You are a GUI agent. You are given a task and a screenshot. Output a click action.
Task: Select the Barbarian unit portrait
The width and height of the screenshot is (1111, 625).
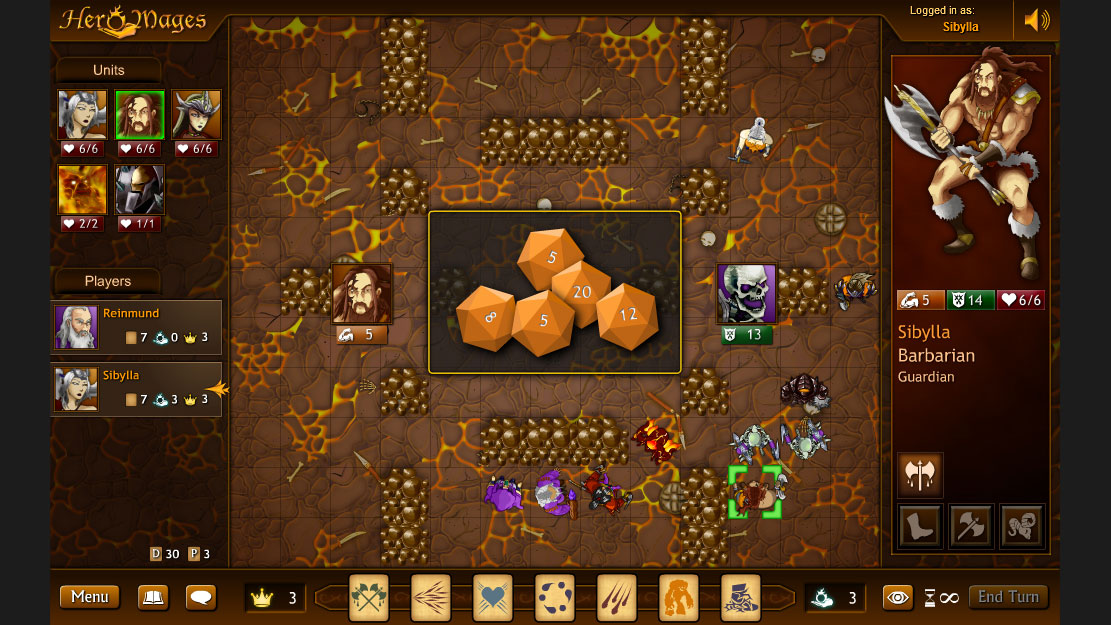139,115
